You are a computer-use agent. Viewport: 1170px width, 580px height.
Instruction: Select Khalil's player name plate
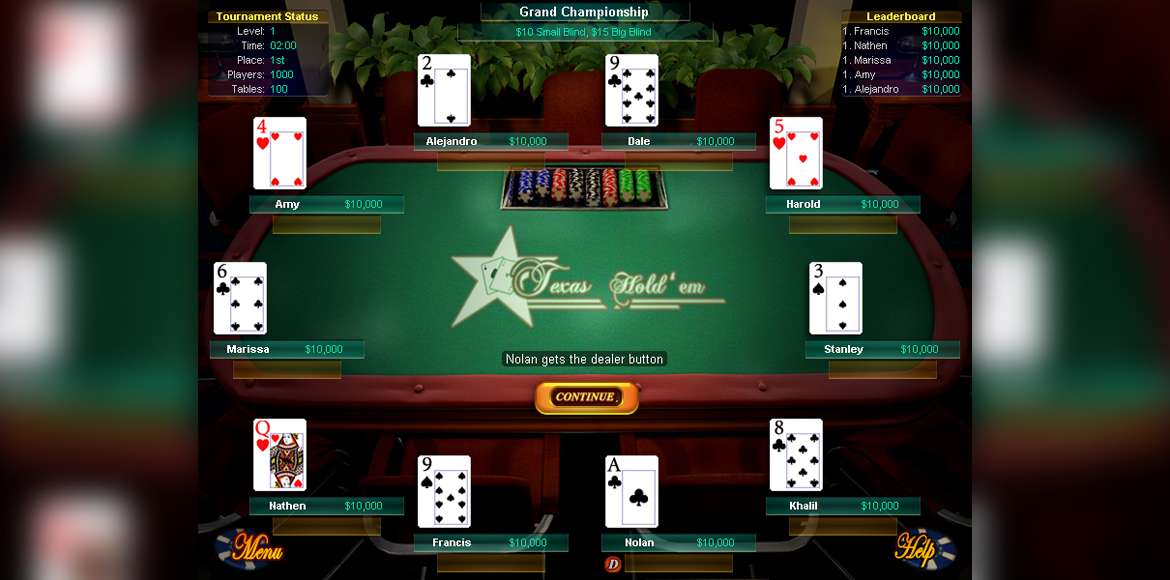coord(842,506)
